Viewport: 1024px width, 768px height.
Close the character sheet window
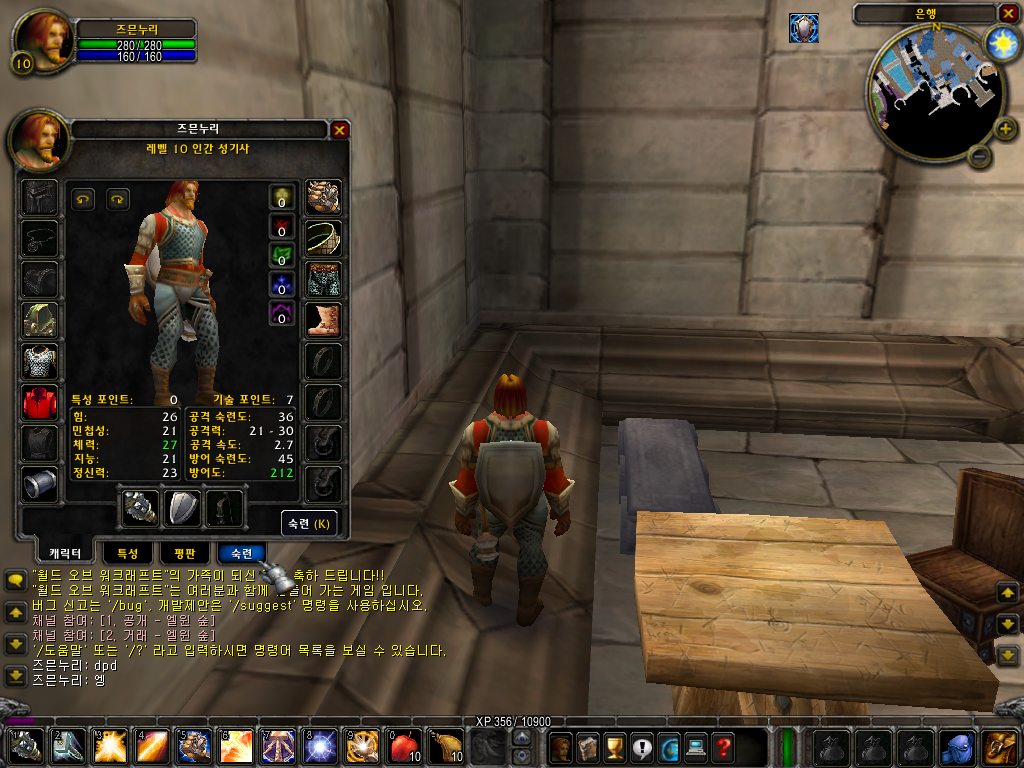(x=340, y=130)
